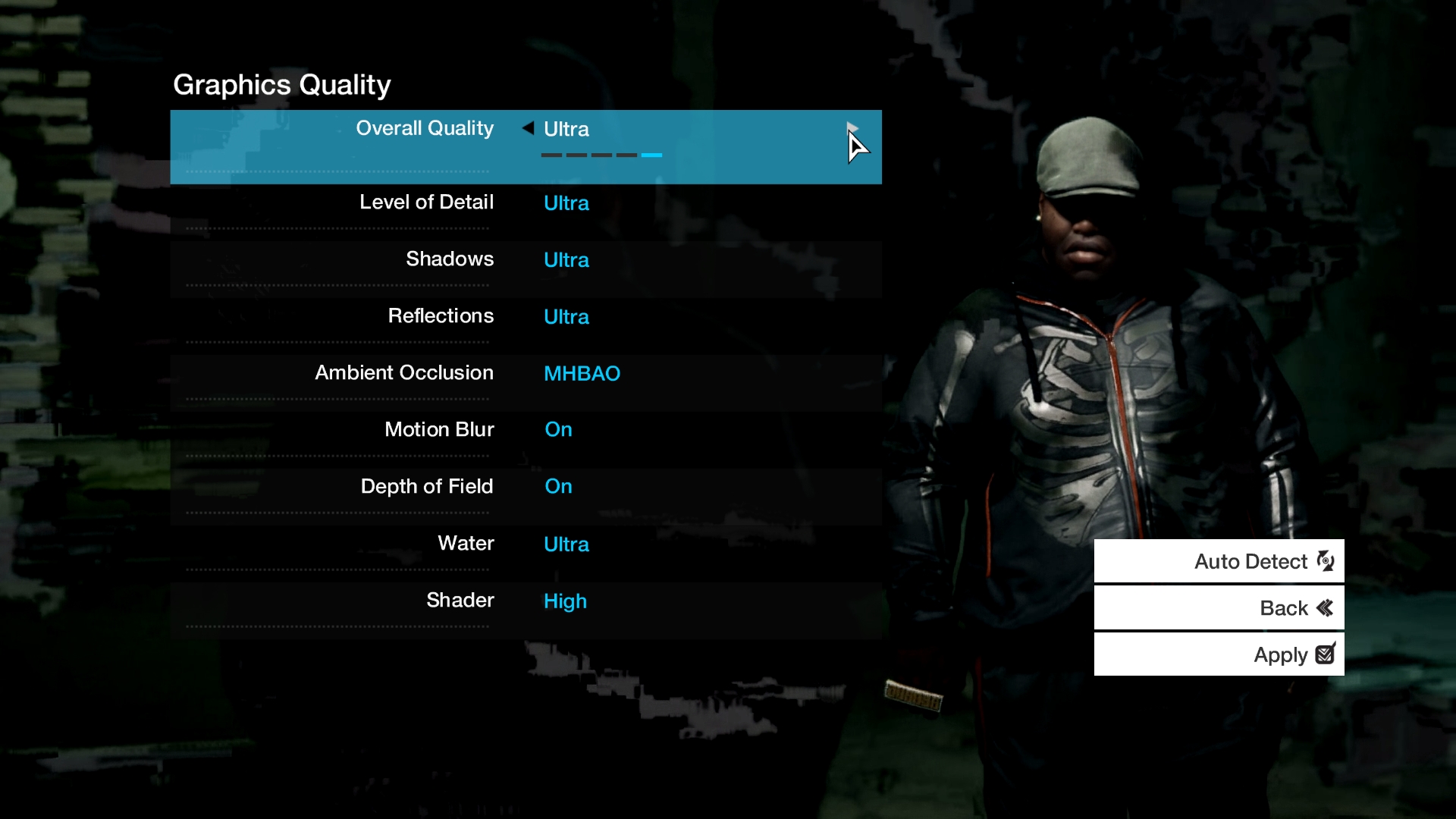
Task: Choose the Shader quality row
Action: pos(525,601)
